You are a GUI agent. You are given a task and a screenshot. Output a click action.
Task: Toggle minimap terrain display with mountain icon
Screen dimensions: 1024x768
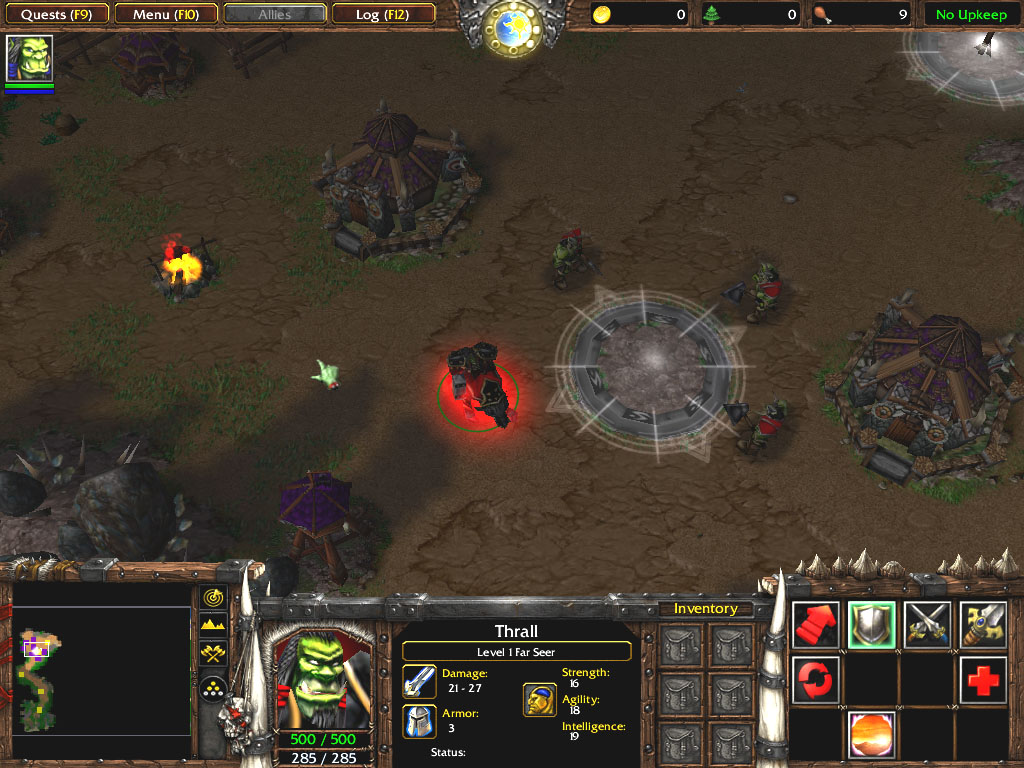coord(213,625)
